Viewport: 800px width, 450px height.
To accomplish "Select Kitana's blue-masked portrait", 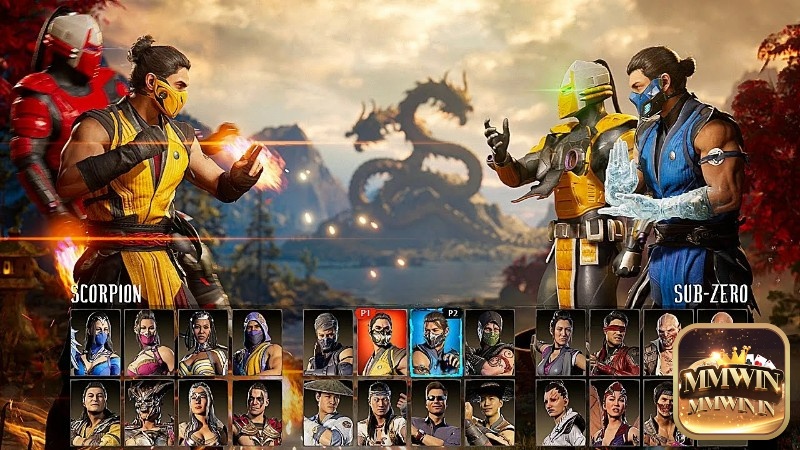I will pyautogui.click(x=96, y=342).
